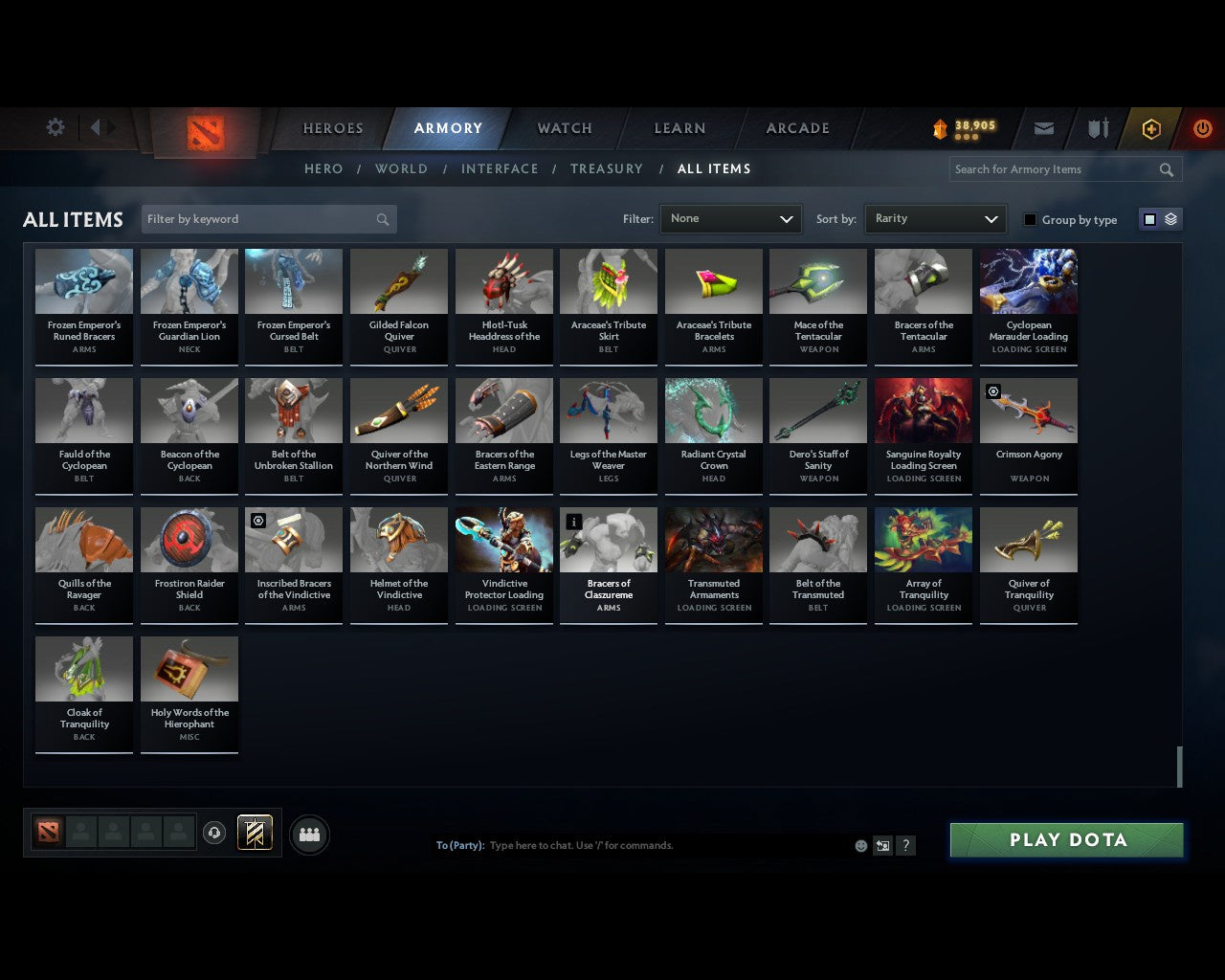Toggle the stacked layers view button

tap(1169, 218)
